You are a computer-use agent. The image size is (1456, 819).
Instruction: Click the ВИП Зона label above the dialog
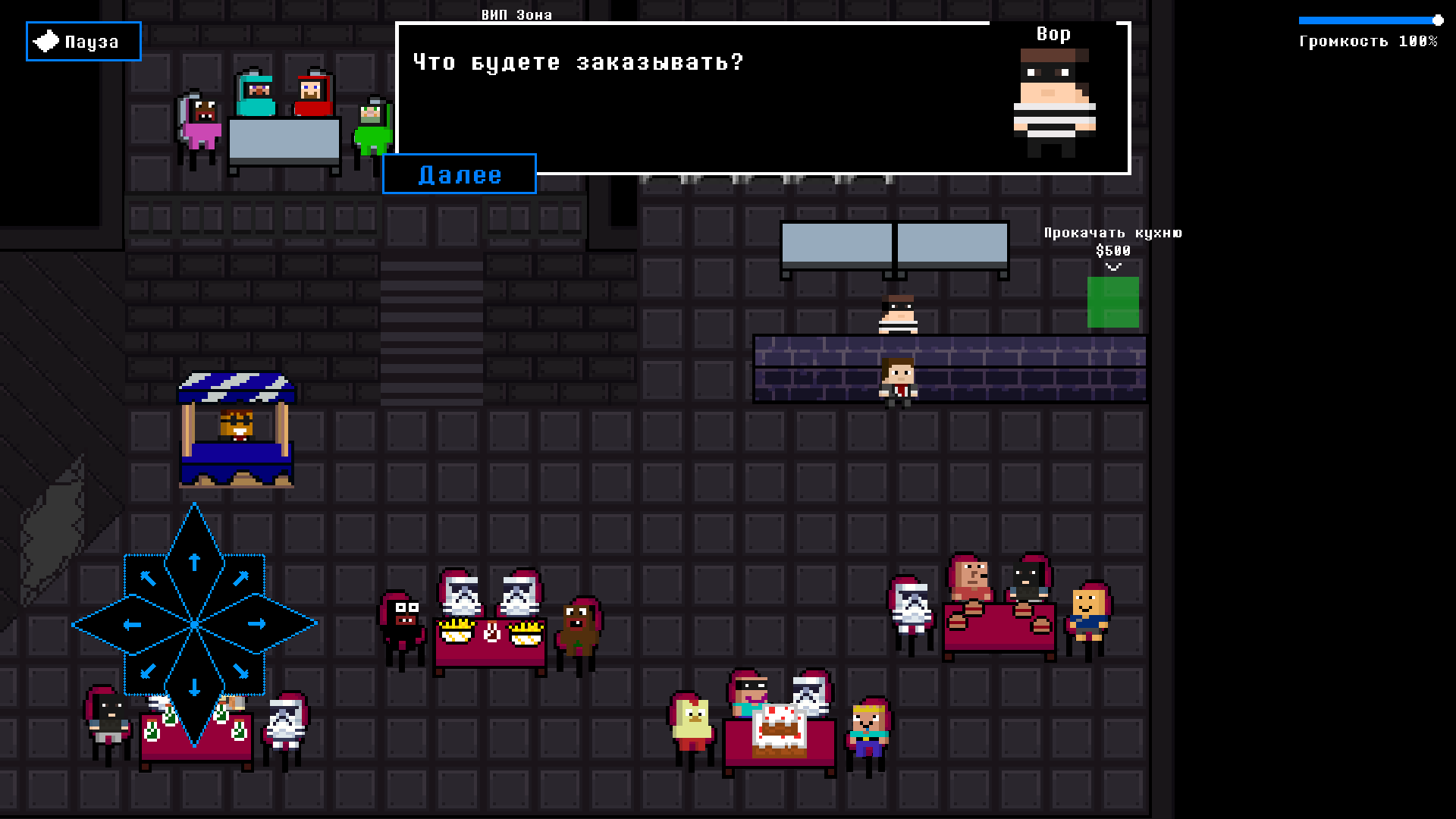[516, 14]
